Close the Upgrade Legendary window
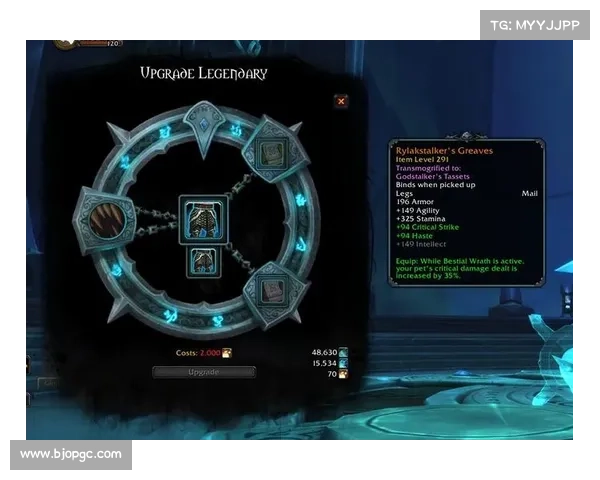 tap(341, 101)
